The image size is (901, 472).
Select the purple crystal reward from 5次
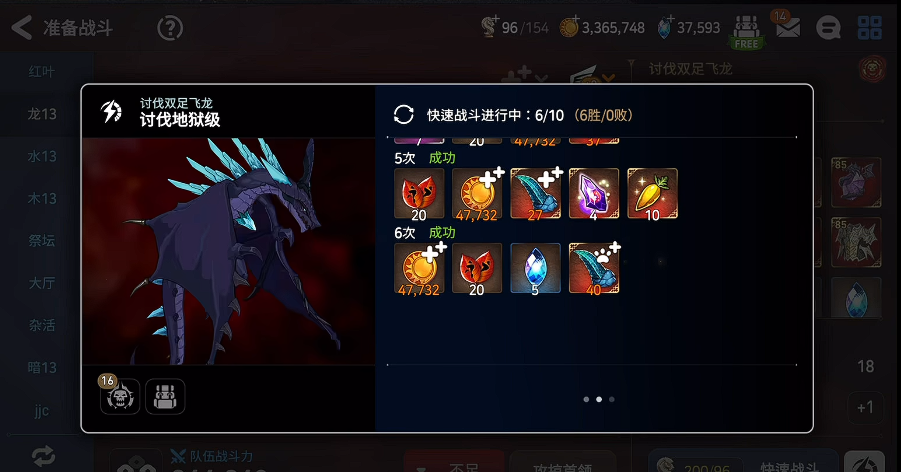(x=594, y=193)
